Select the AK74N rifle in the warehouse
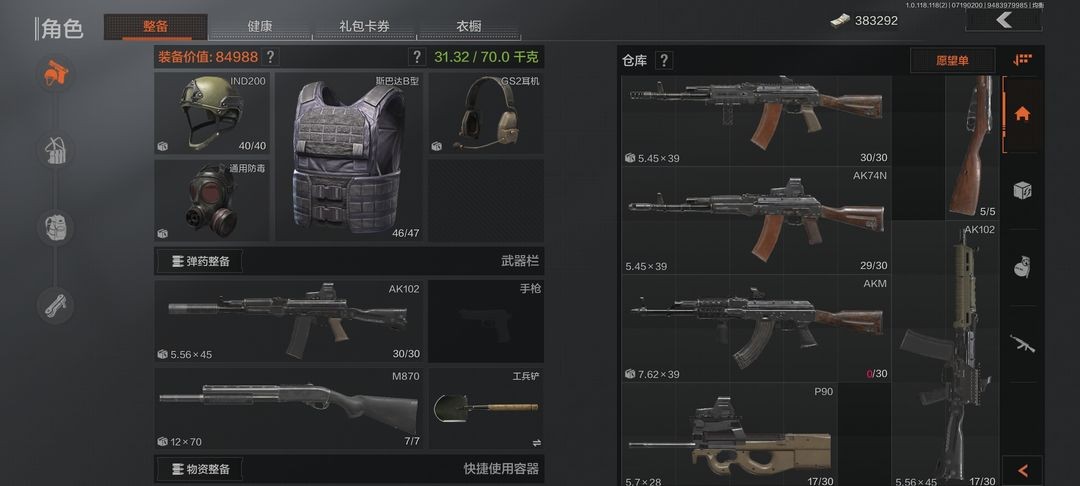Screen dimensions: 1080x486 756,220
